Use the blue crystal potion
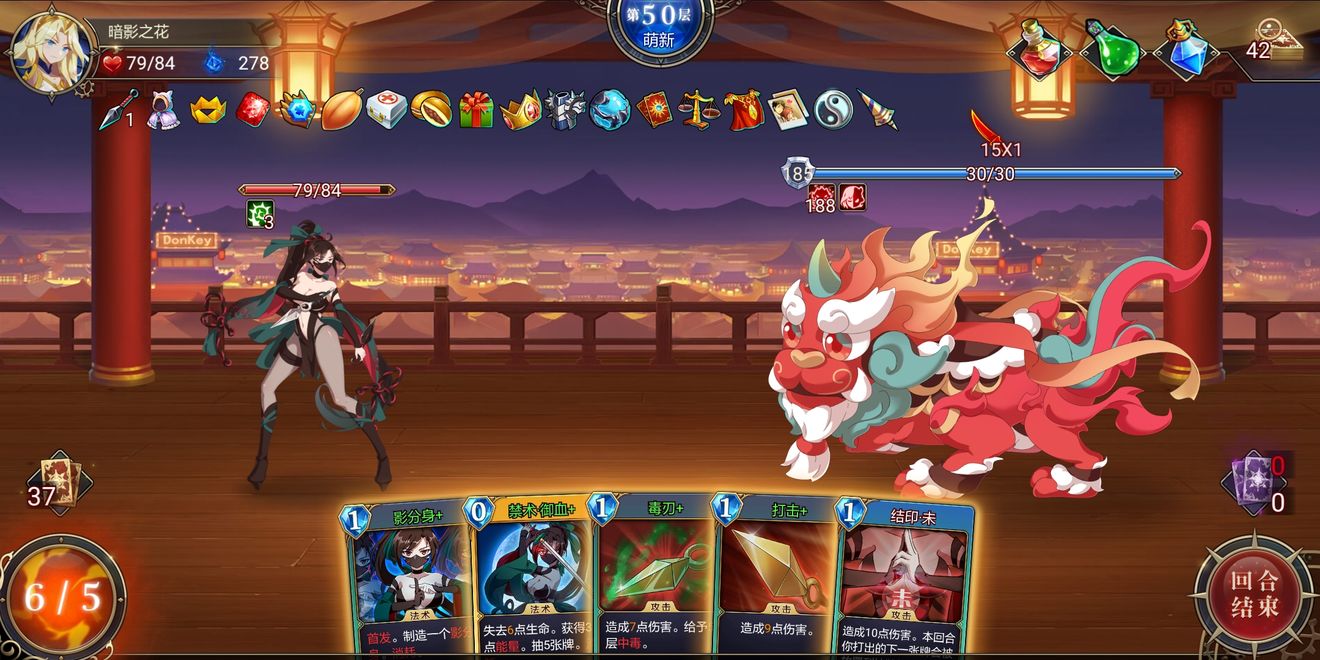Image resolution: width=1320 pixels, height=660 pixels. tap(1185, 47)
